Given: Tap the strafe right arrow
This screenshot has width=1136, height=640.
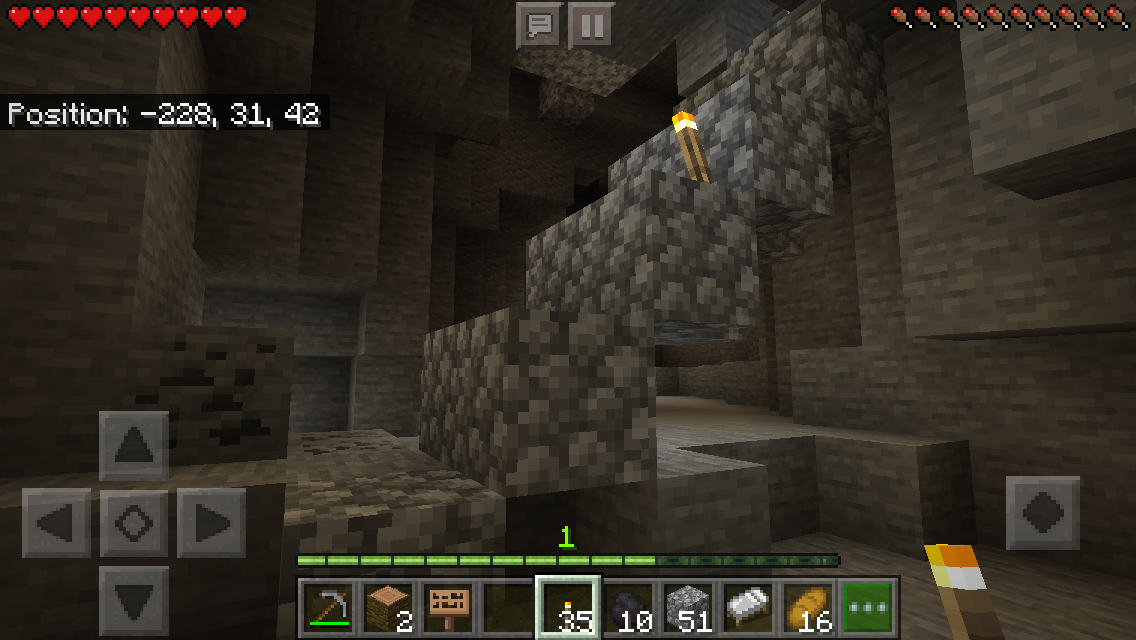Looking at the screenshot, I should (x=211, y=523).
